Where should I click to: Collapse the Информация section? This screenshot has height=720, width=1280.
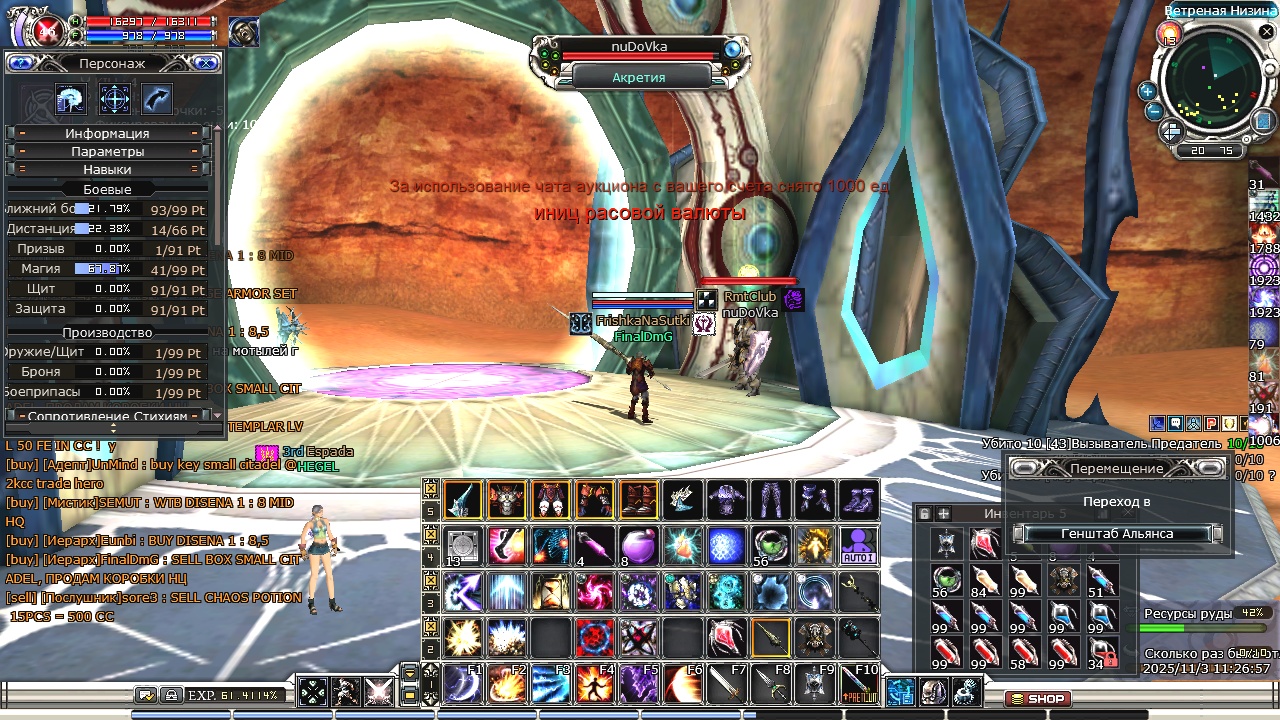click(x=107, y=133)
